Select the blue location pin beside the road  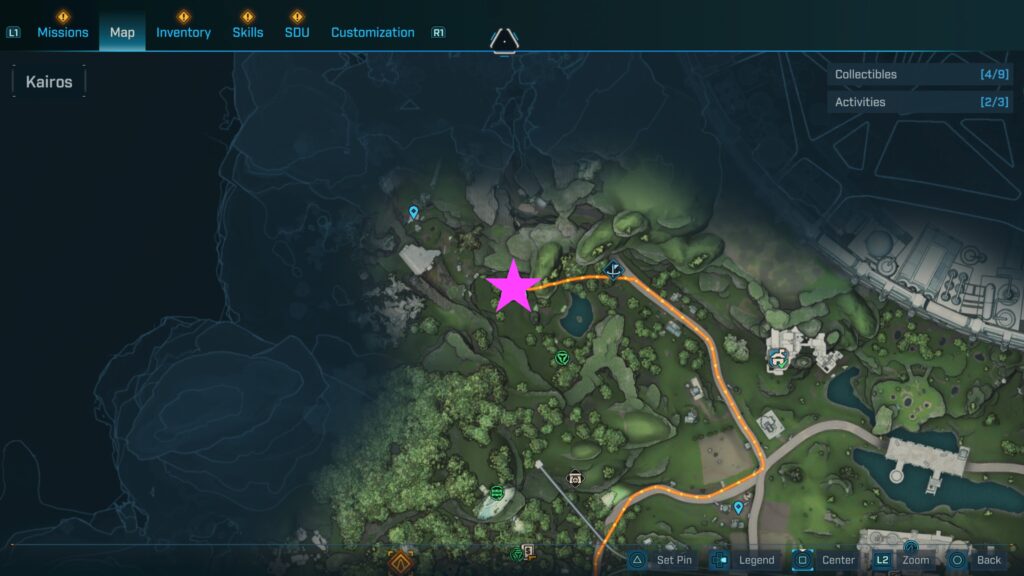739,508
